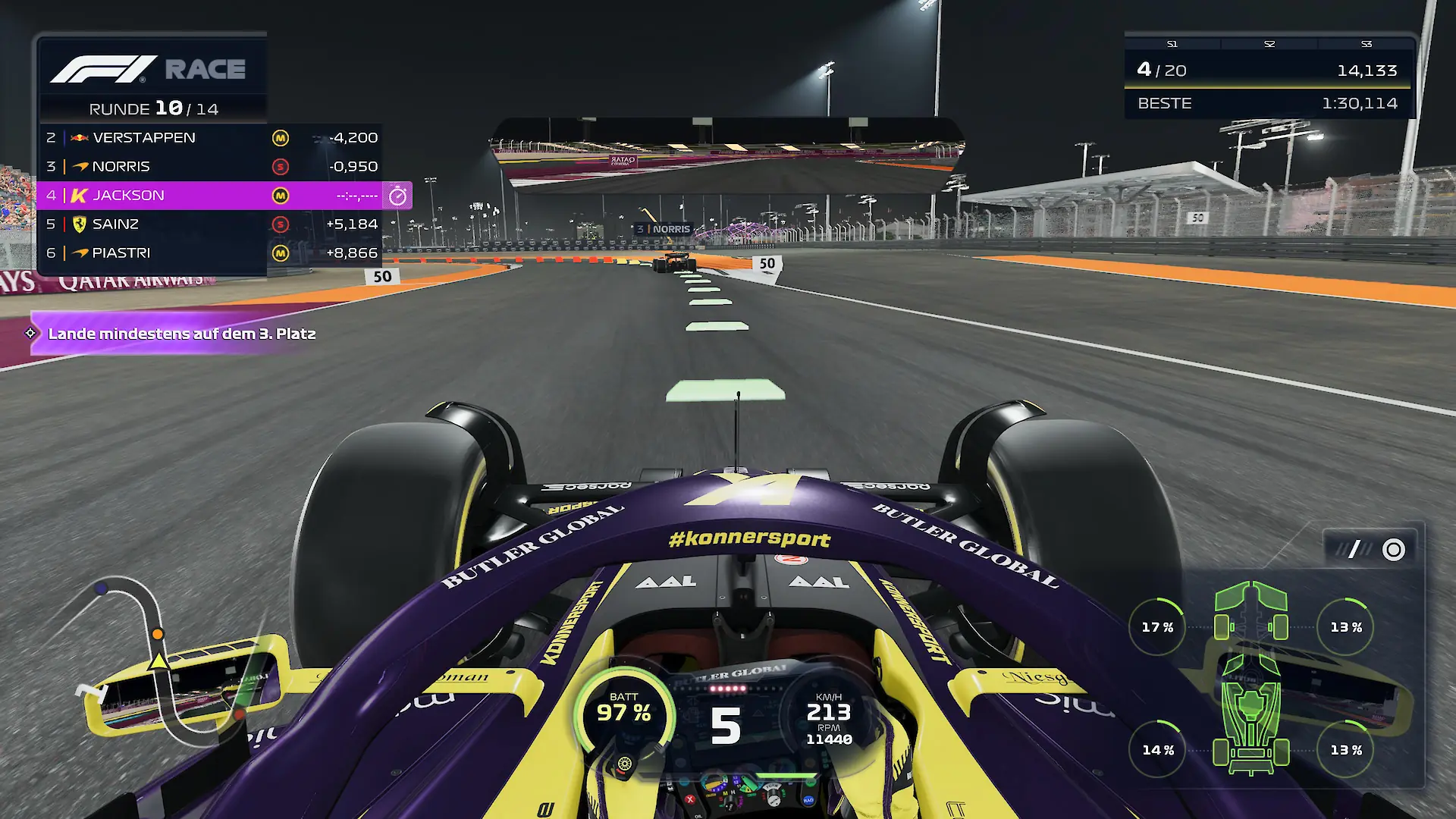The width and height of the screenshot is (1456, 819).
Task: Choose Sainz's row in the standings
Action: 209,224
